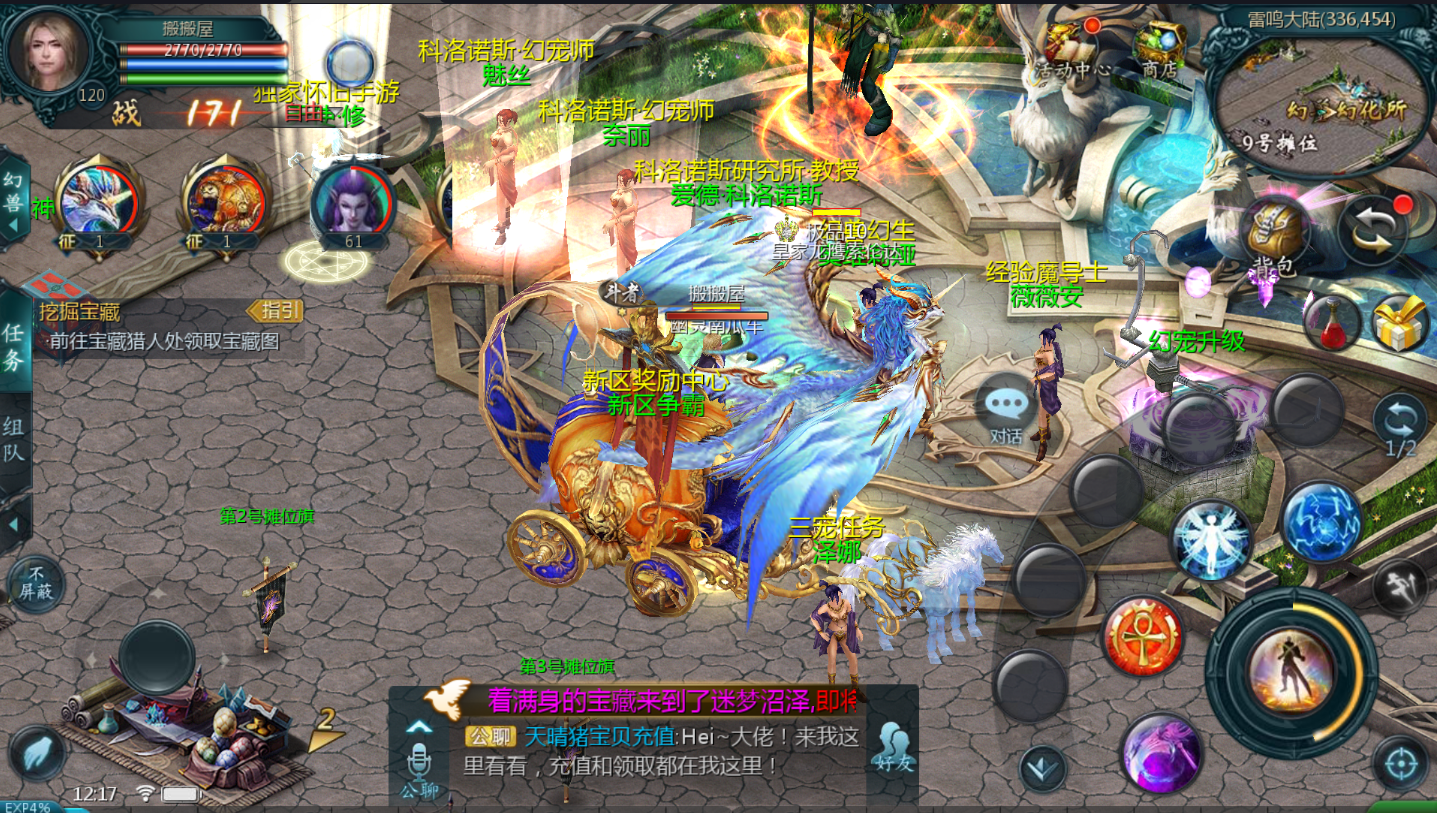This screenshot has width=1437, height=813.
Task: Use the red potion quick slot
Action: point(1332,323)
